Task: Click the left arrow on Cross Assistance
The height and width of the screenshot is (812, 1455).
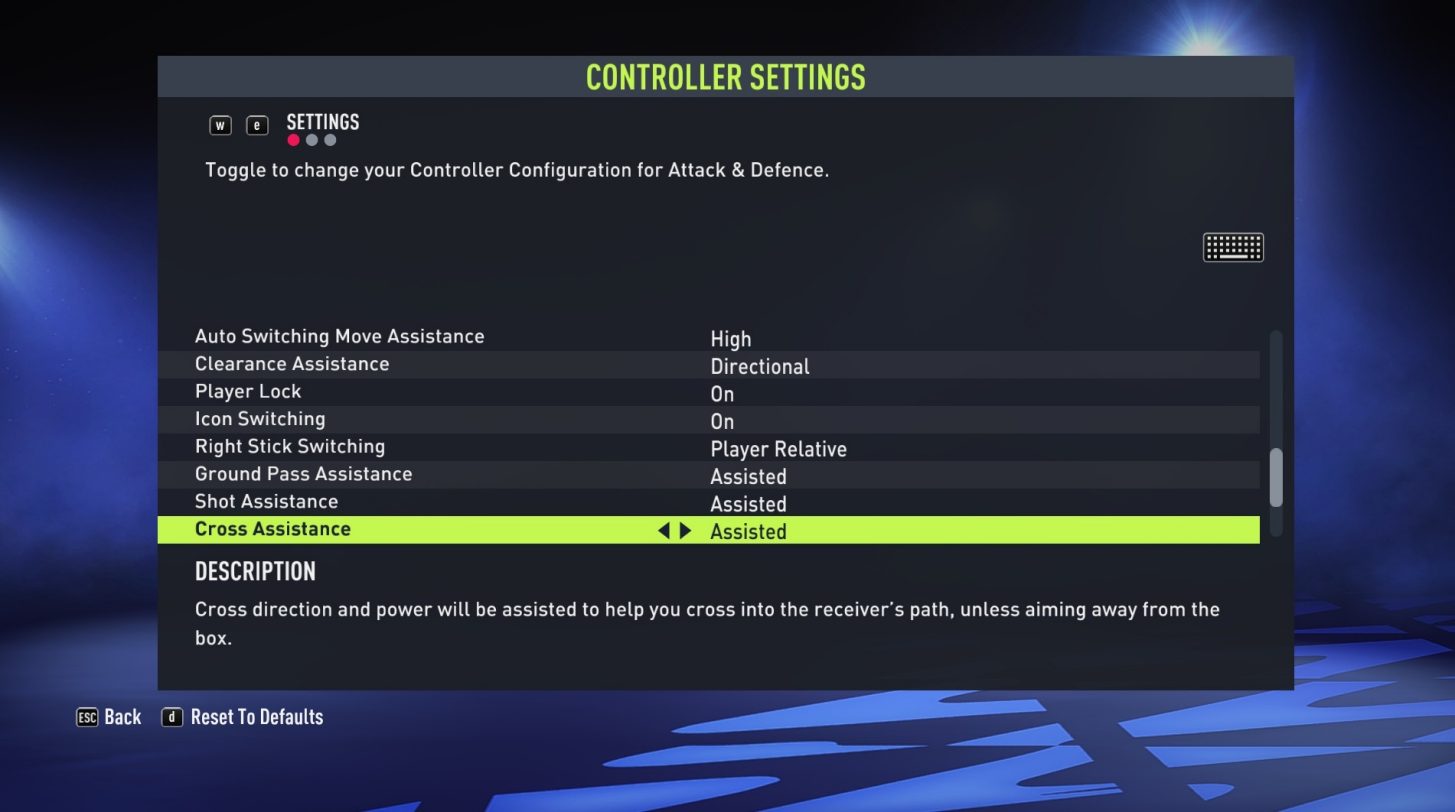Action: click(664, 531)
